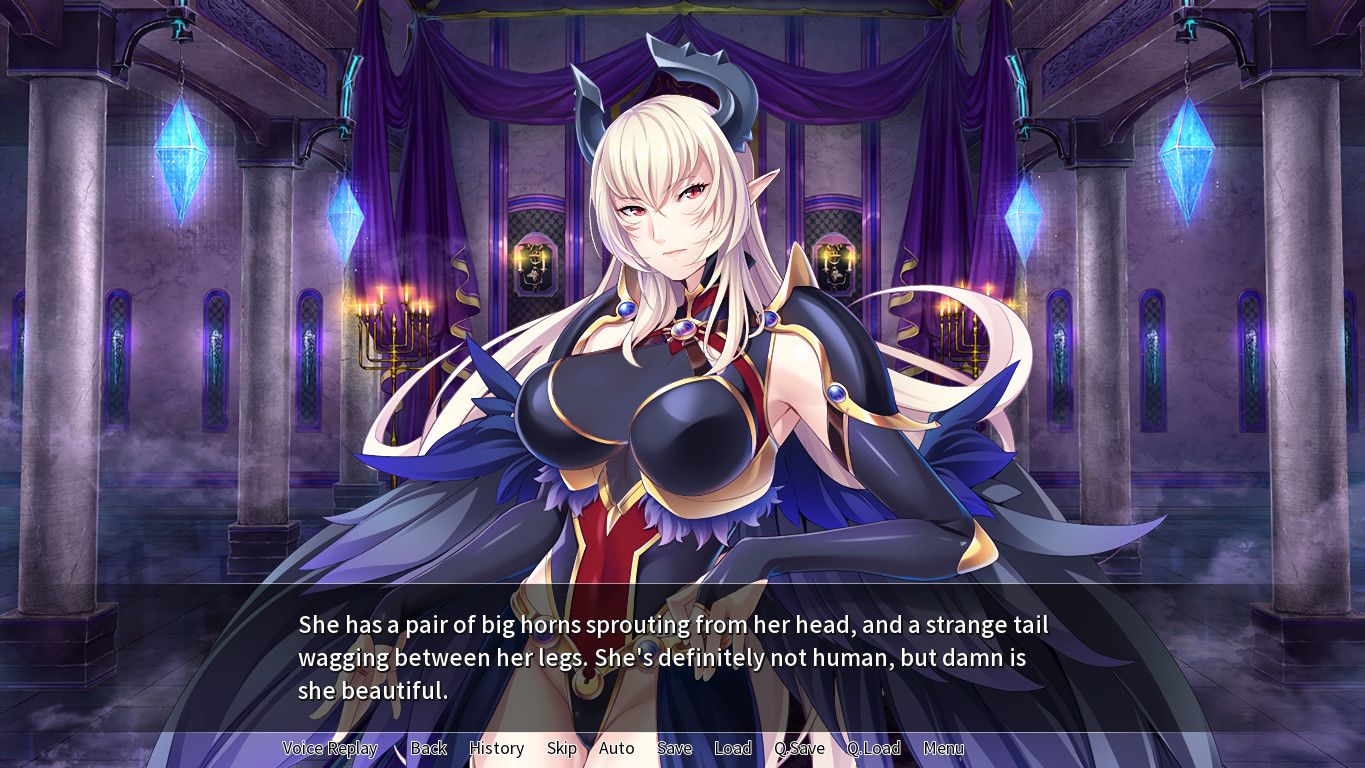The image size is (1365, 768).
Task: Open the Save game screen
Action: 674,748
